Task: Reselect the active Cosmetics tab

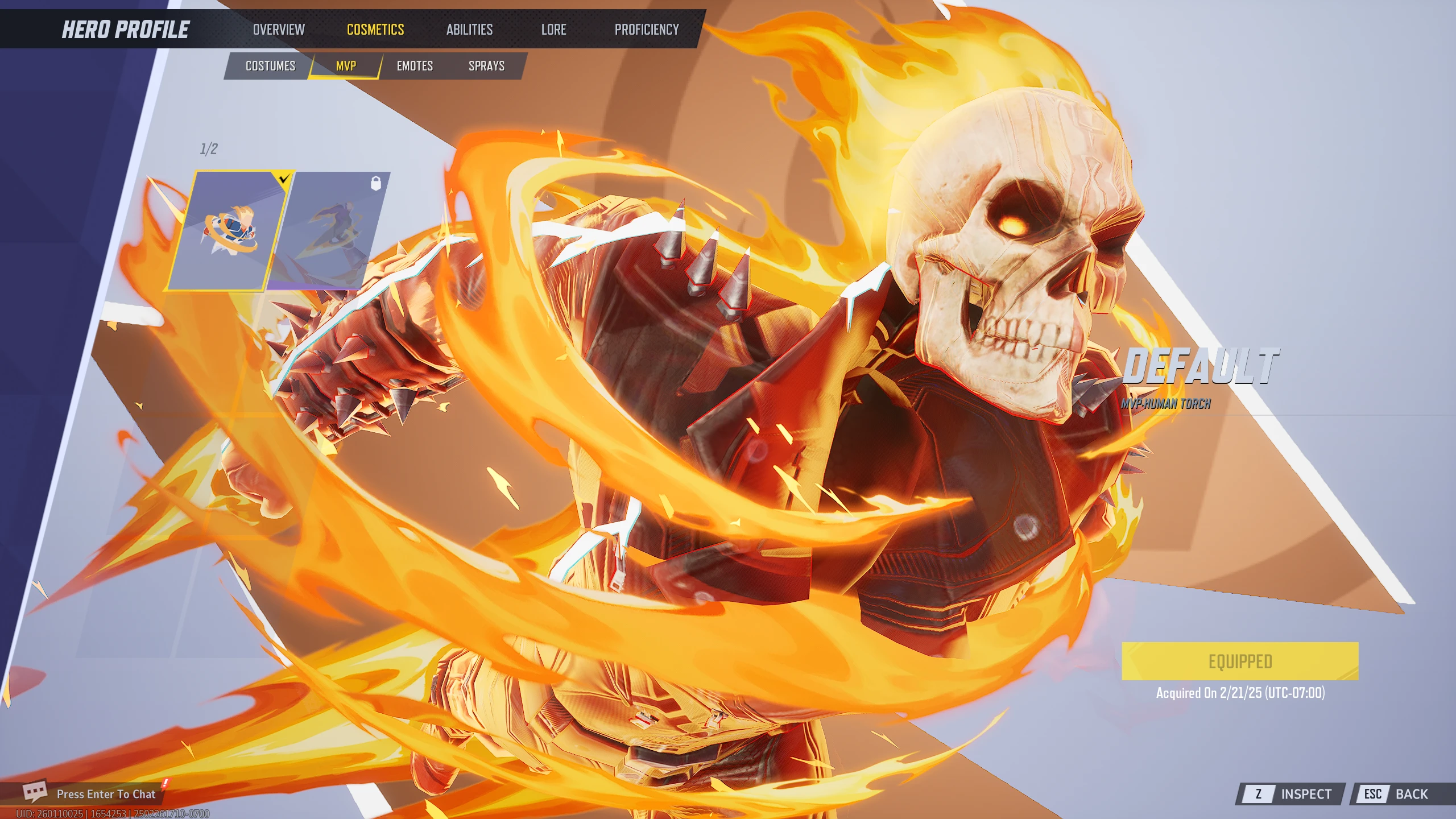Action: click(375, 29)
